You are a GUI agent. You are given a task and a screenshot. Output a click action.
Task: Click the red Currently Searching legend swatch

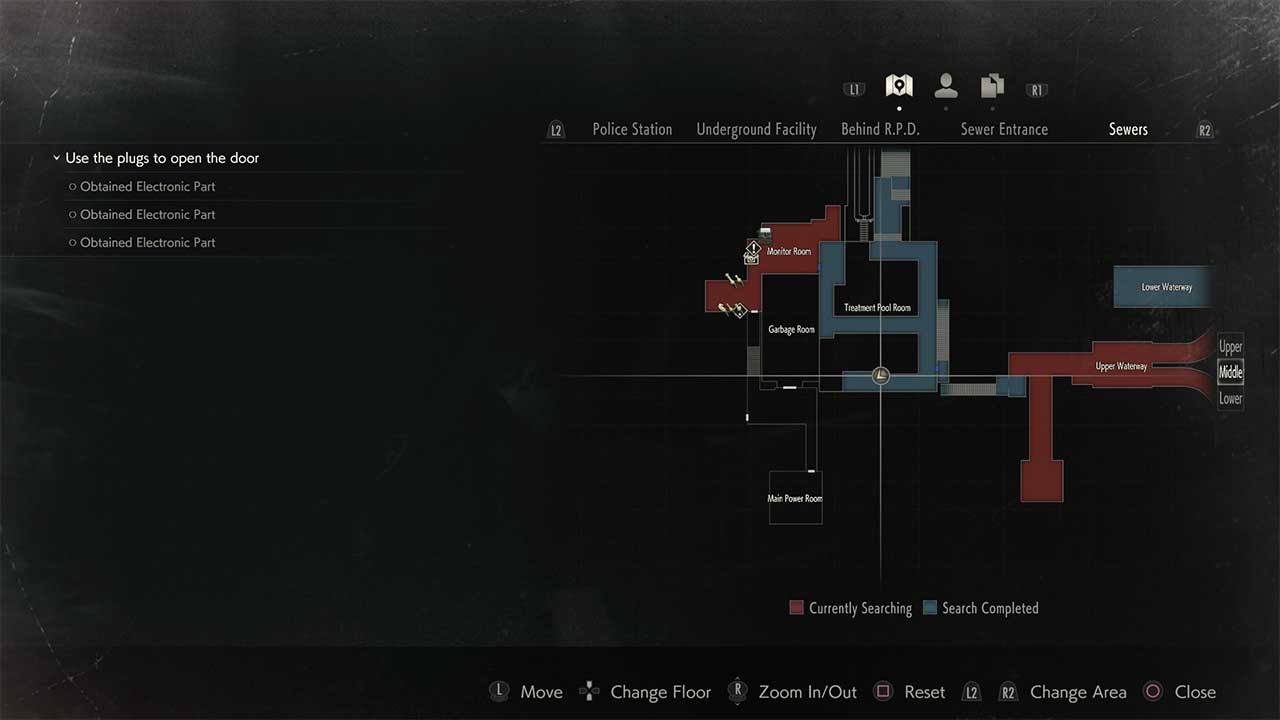point(796,608)
